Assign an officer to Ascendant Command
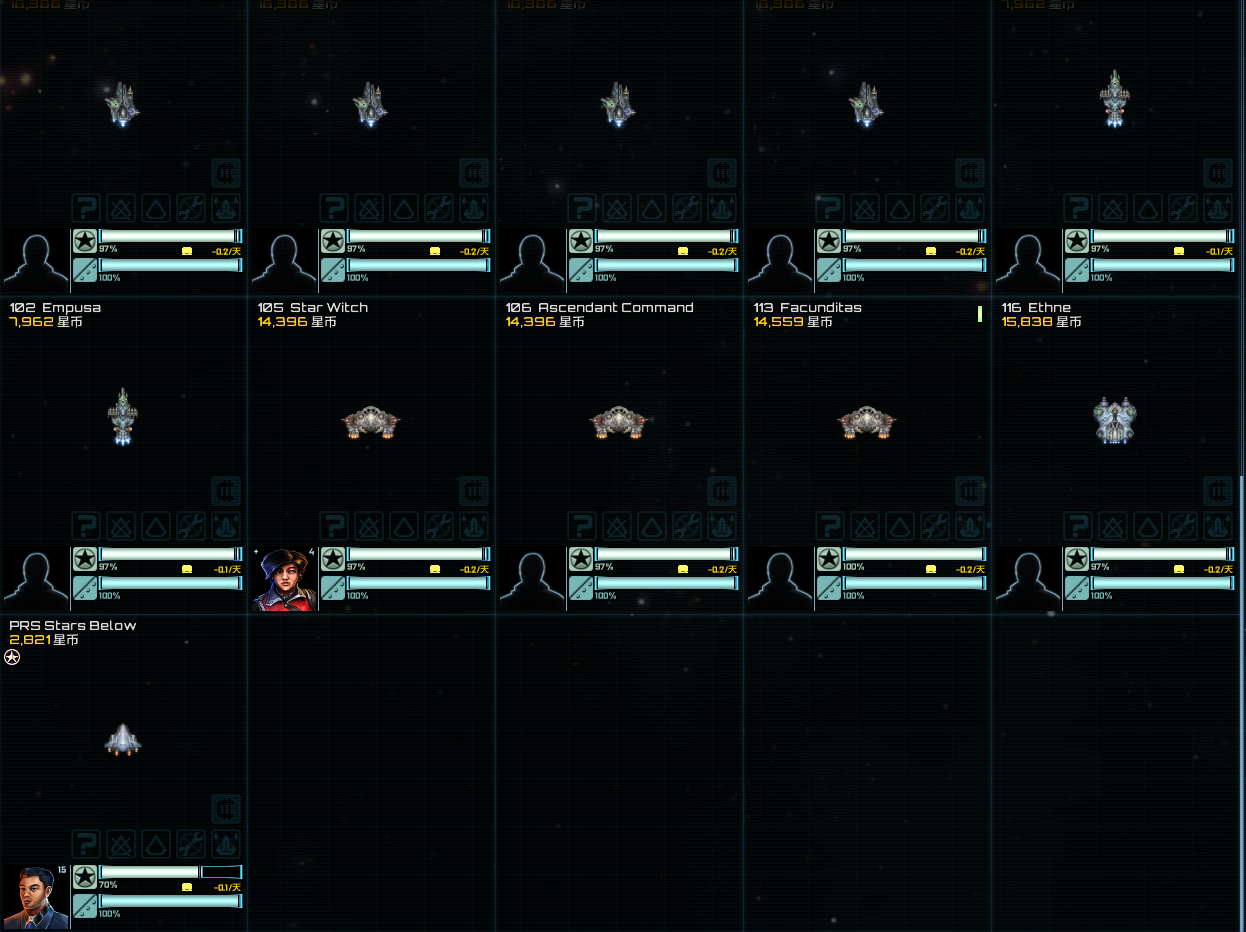1246x932 pixels. pos(533,579)
